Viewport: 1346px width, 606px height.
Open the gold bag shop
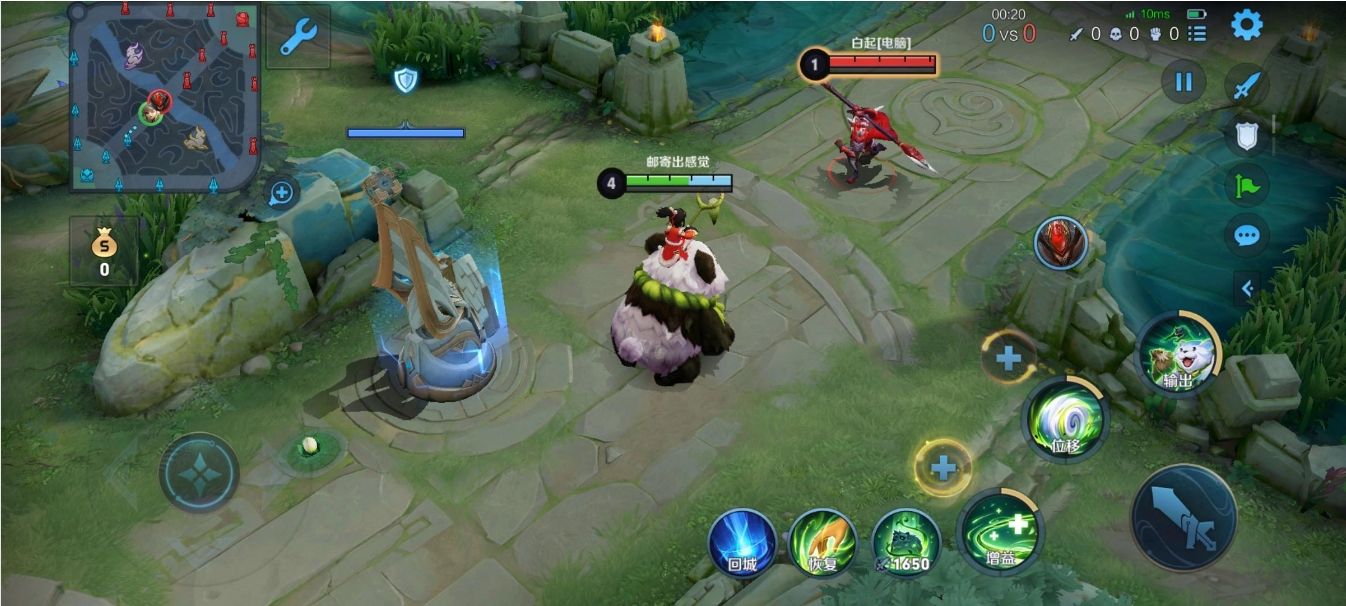click(x=104, y=251)
